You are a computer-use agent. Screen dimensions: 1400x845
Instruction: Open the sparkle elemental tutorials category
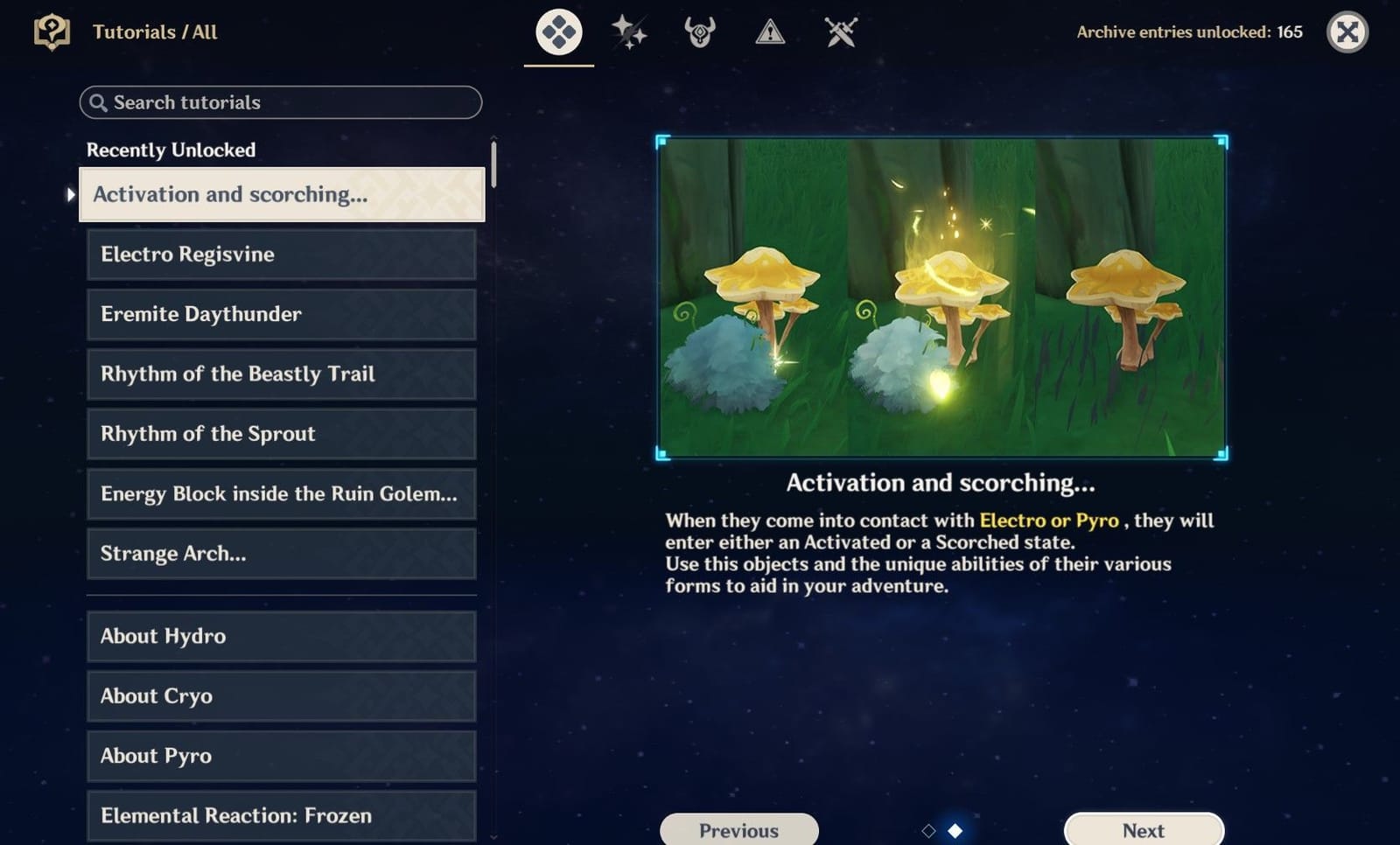629,31
